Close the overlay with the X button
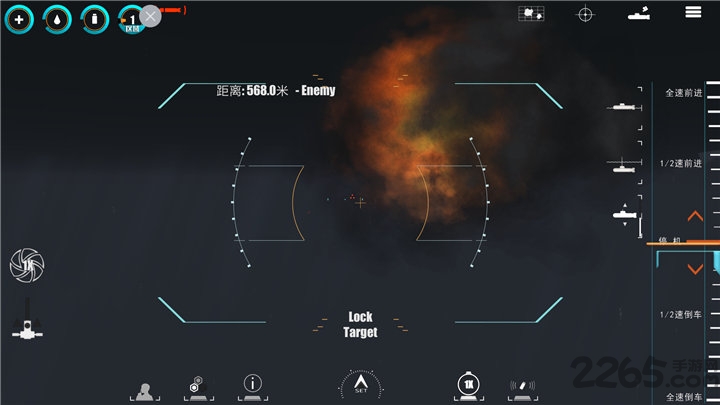The height and width of the screenshot is (405, 720). 150,16
